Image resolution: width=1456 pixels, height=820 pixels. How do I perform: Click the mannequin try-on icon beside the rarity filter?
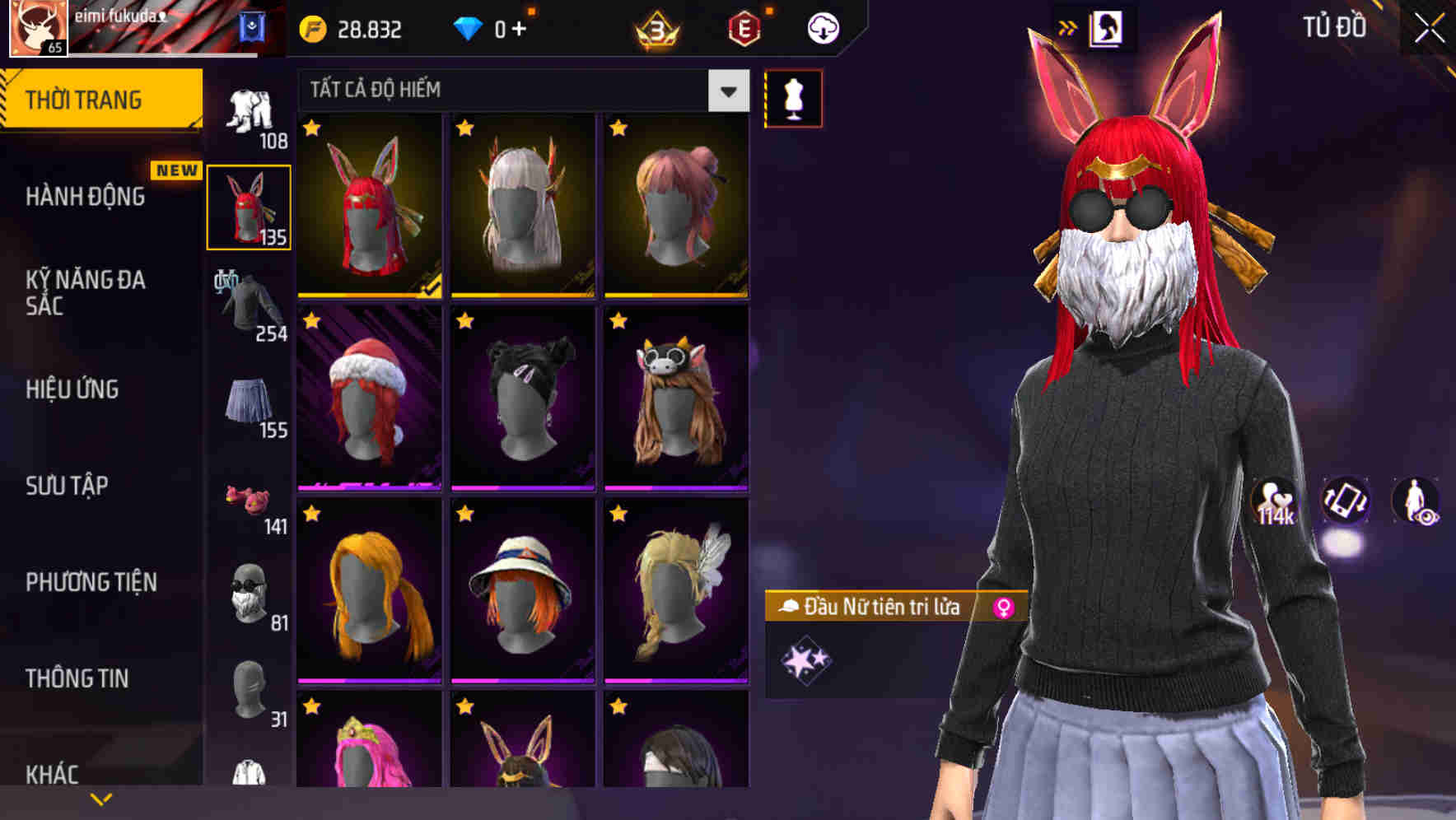pos(793,97)
